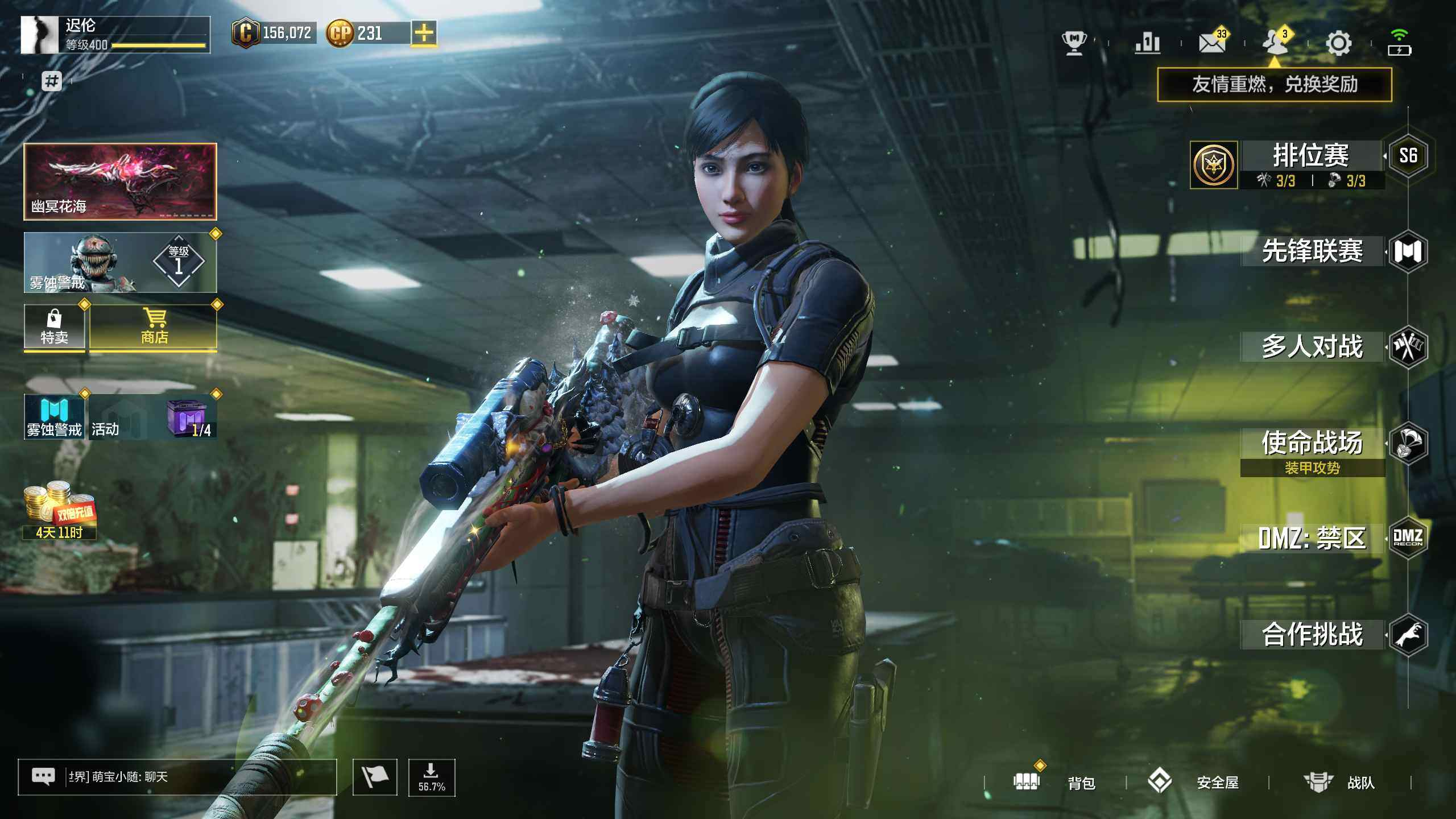Open the gear settings icon
The width and height of the screenshot is (1456, 819).
click(x=1338, y=43)
